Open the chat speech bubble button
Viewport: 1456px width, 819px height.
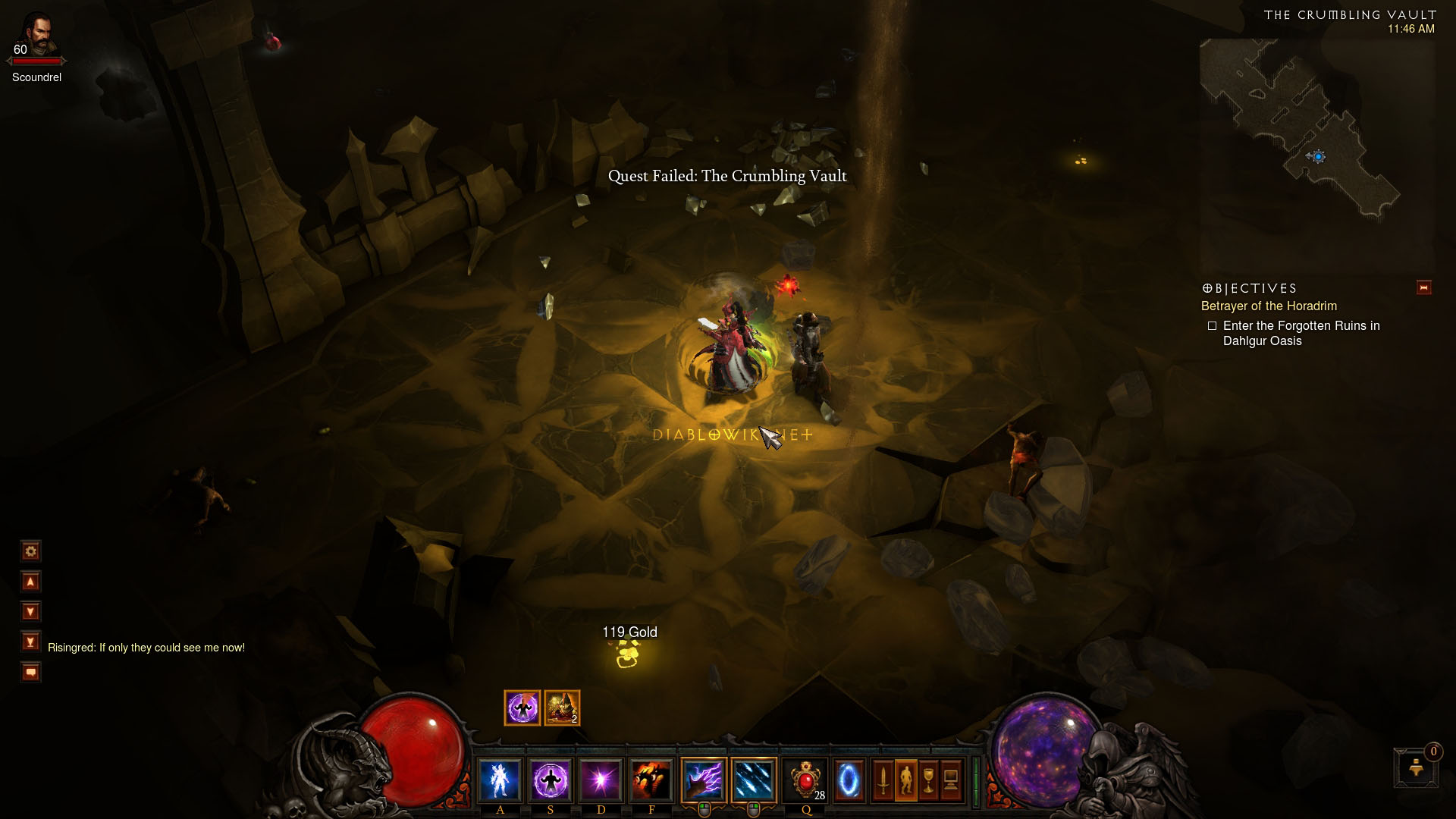point(30,673)
